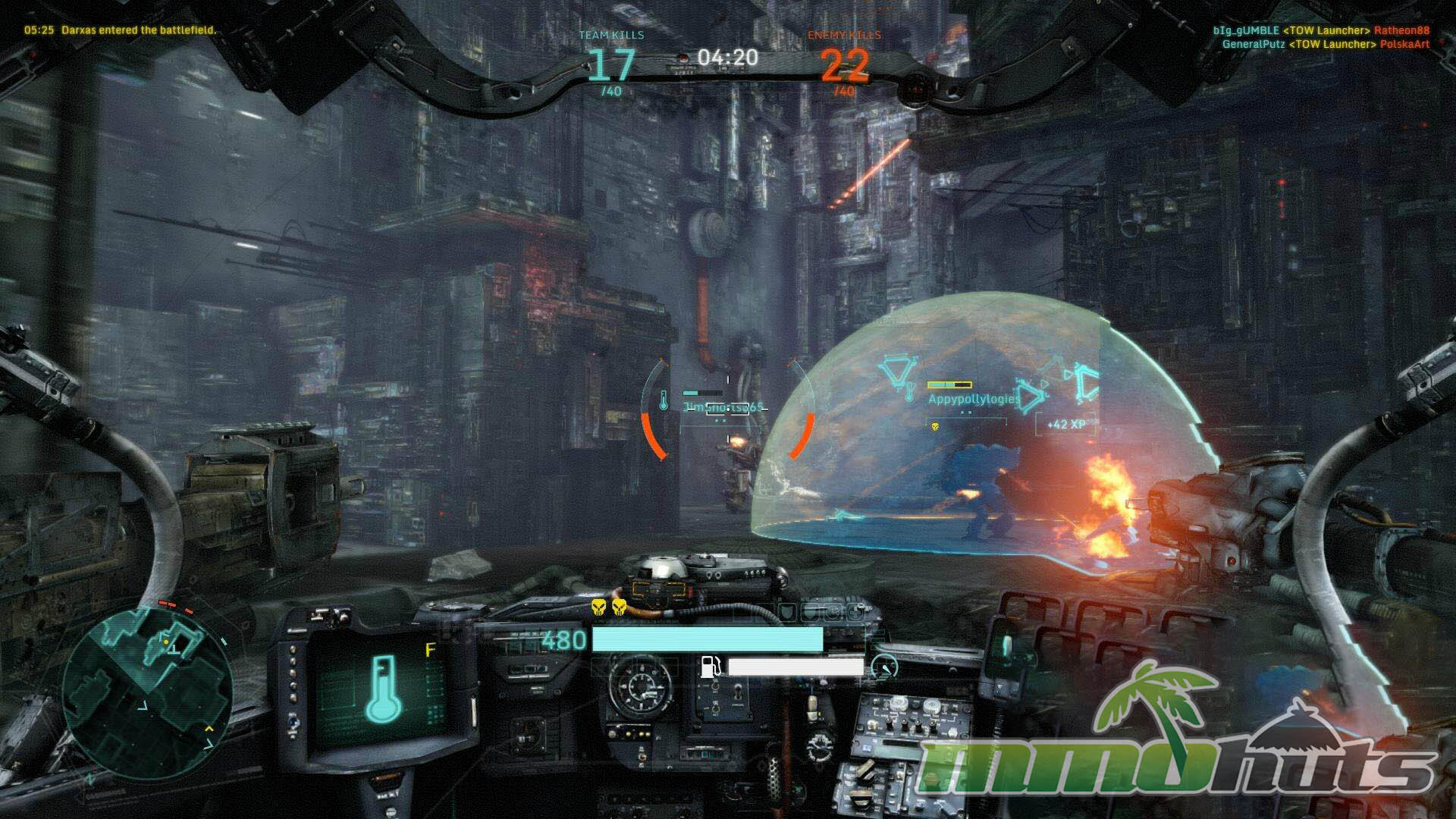Select the thermometer heat gauge display
1456x819 pixels.
383,688
